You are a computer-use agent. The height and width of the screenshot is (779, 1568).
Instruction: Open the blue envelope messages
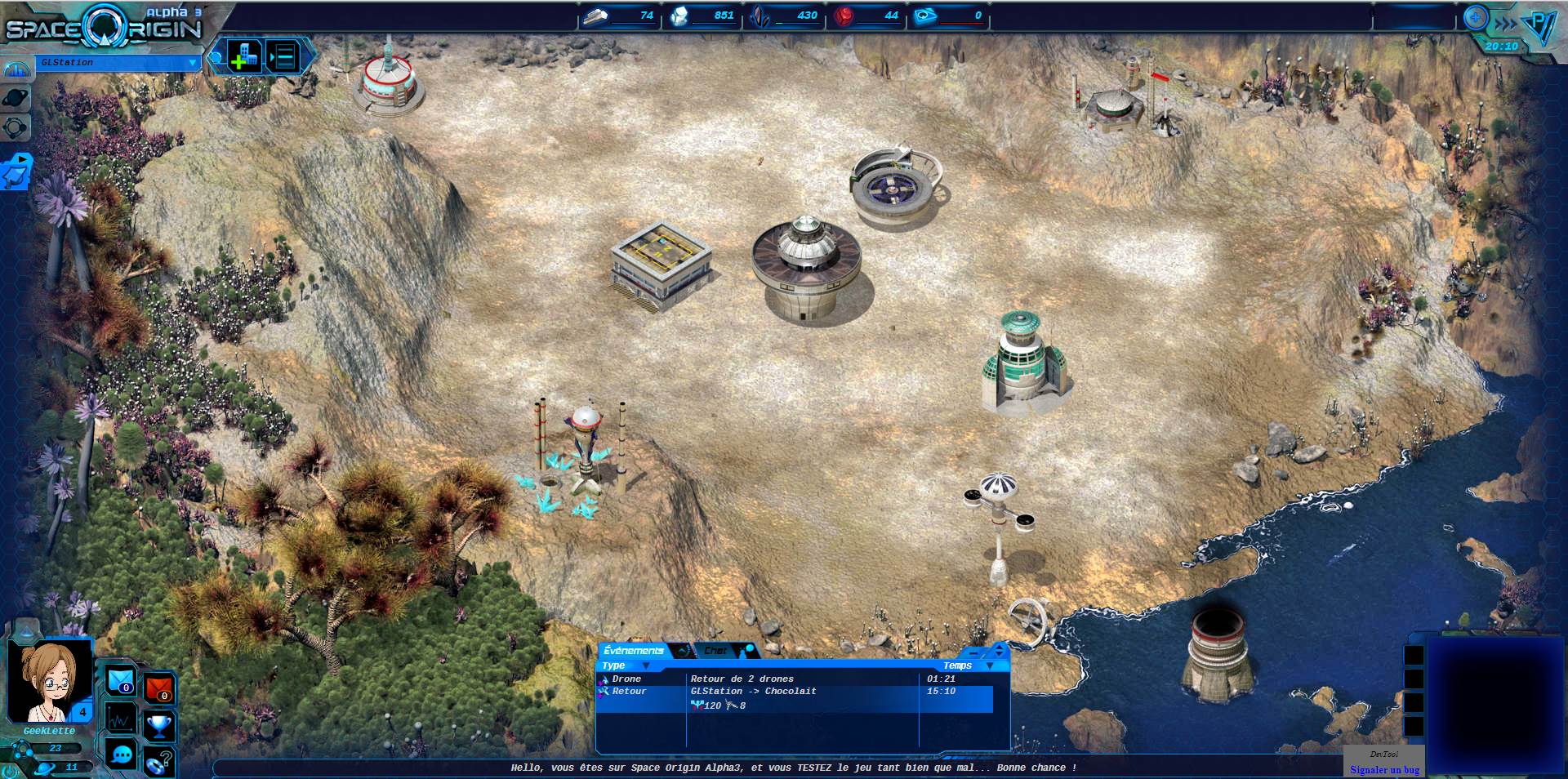pos(121,680)
